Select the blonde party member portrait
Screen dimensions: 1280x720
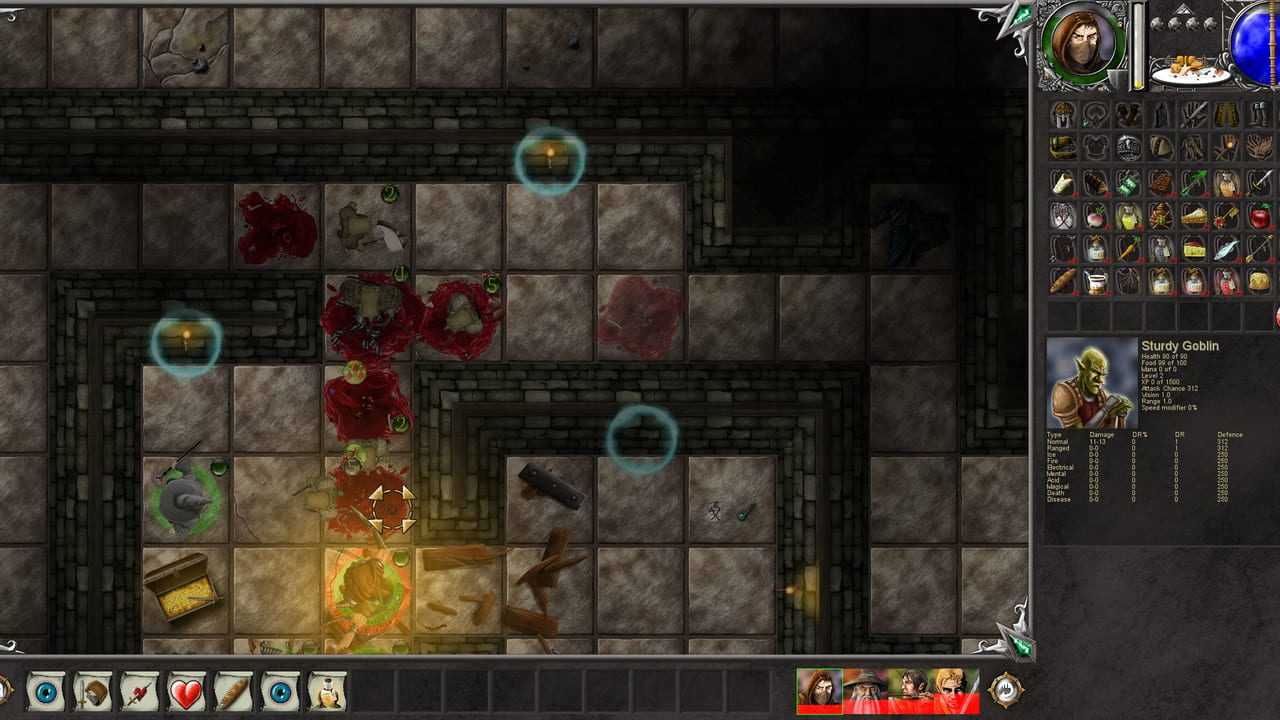pyautogui.click(x=956, y=691)
